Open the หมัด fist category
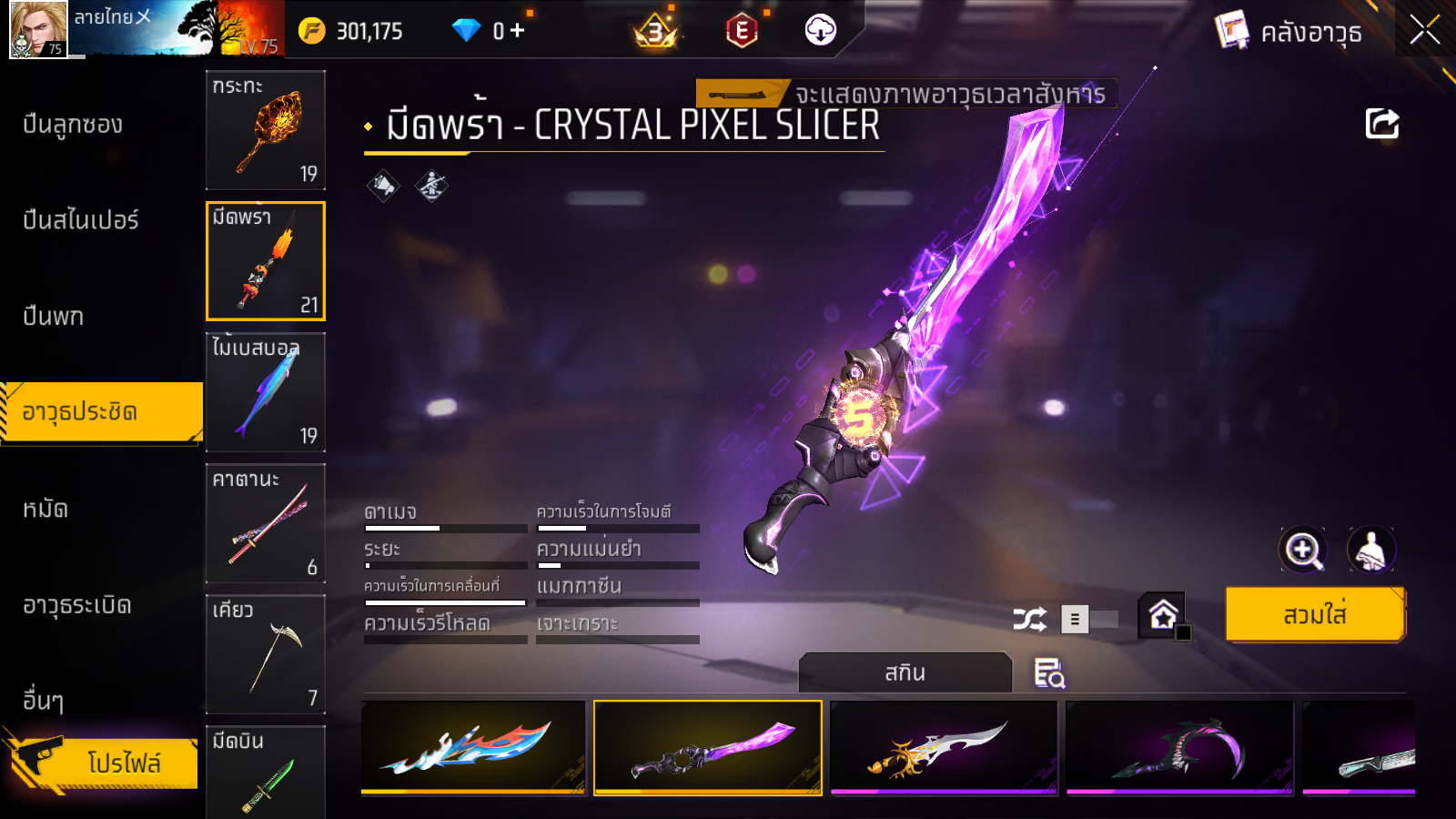The height and width of the screenshot is (819, 1456). 45,509
